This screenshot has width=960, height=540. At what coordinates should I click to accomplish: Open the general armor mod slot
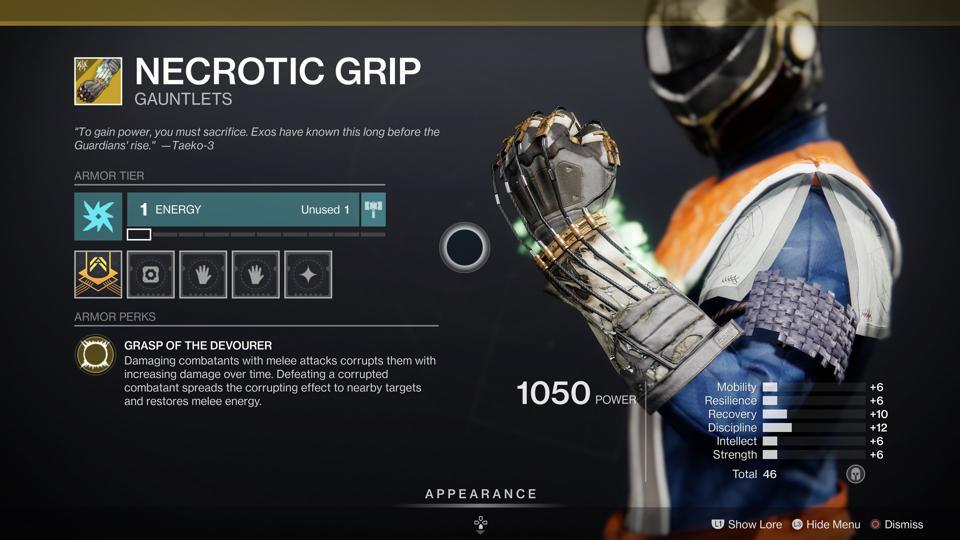(151, 274)
